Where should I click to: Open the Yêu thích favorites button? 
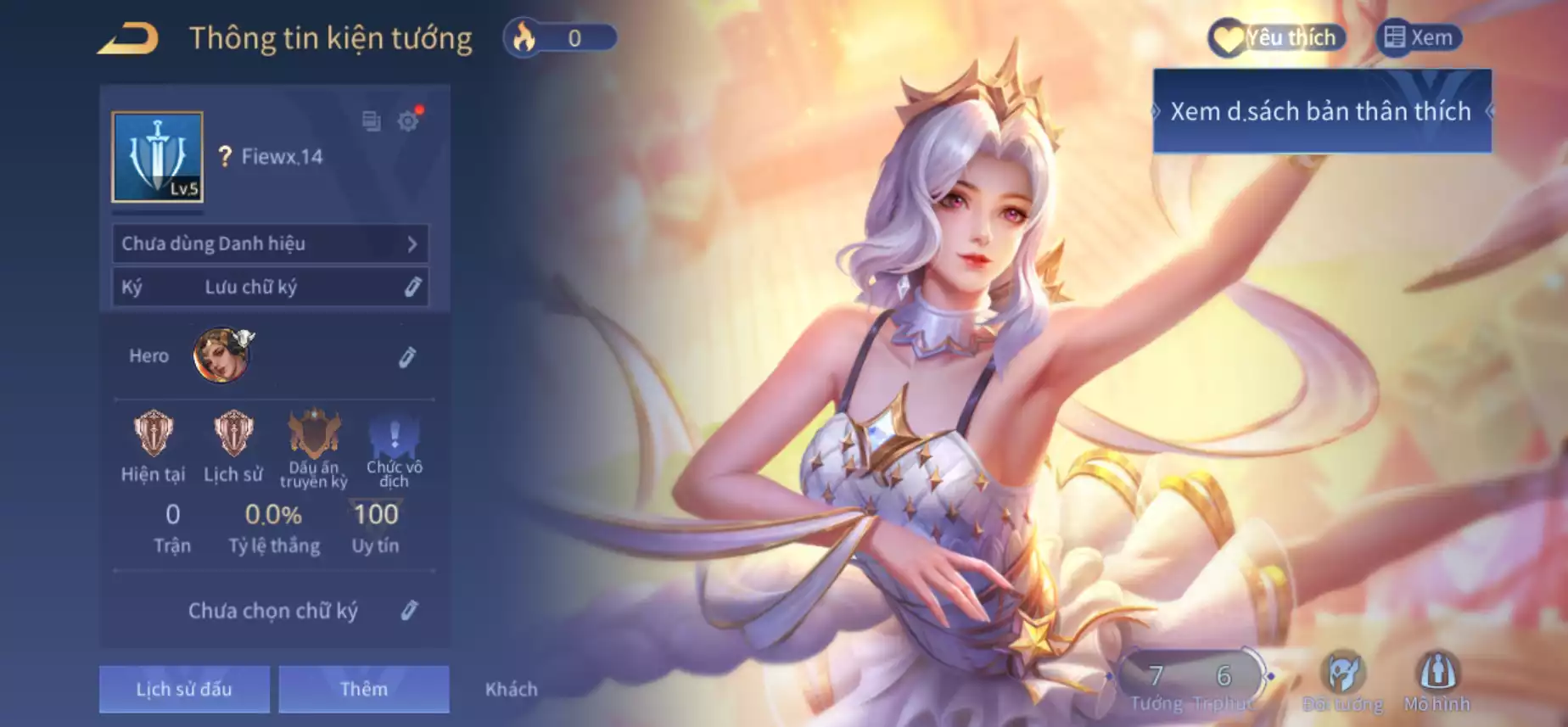coord(1276,37)
